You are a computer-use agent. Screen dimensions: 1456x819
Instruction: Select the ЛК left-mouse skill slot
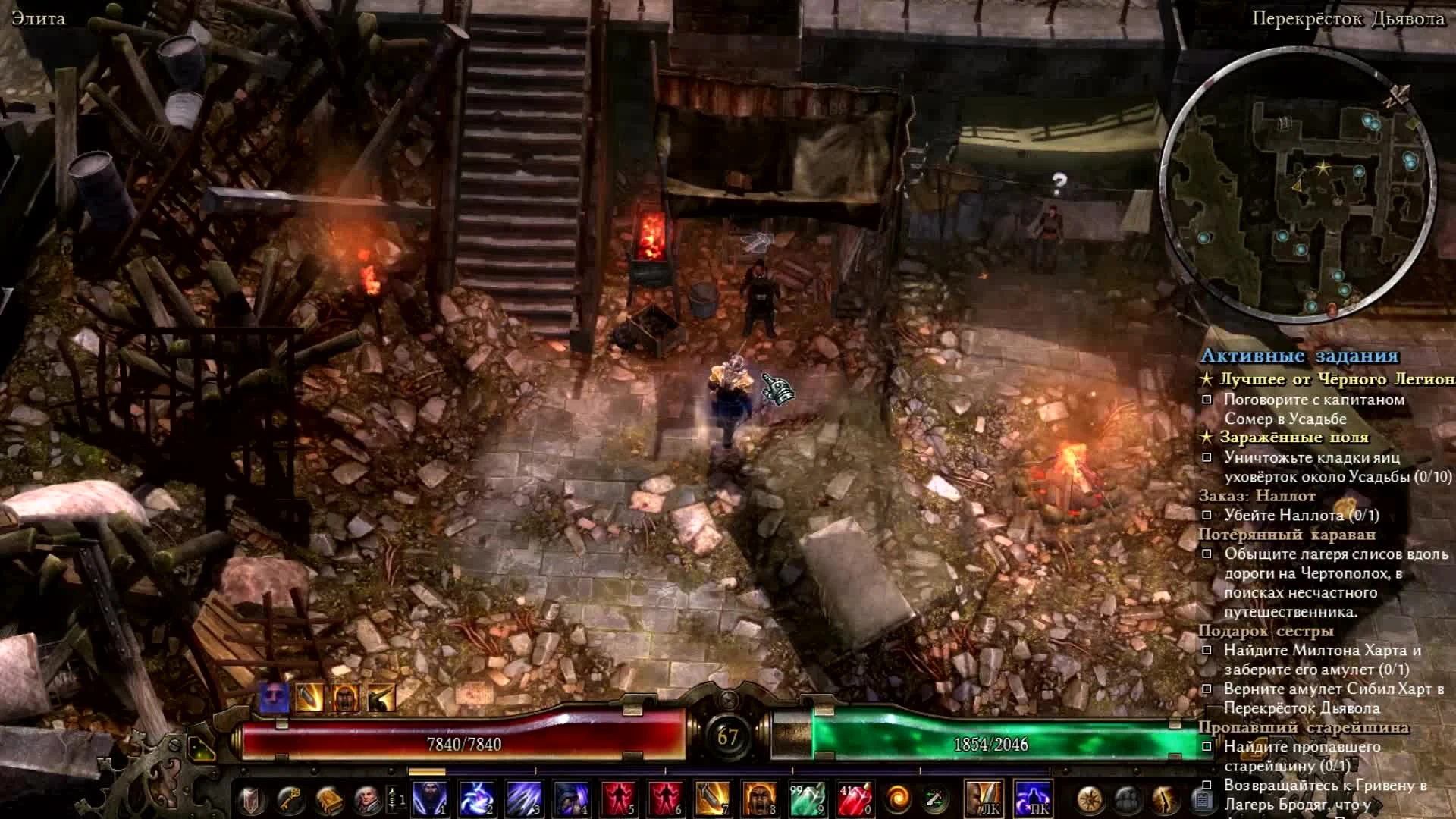pos(984,798)
